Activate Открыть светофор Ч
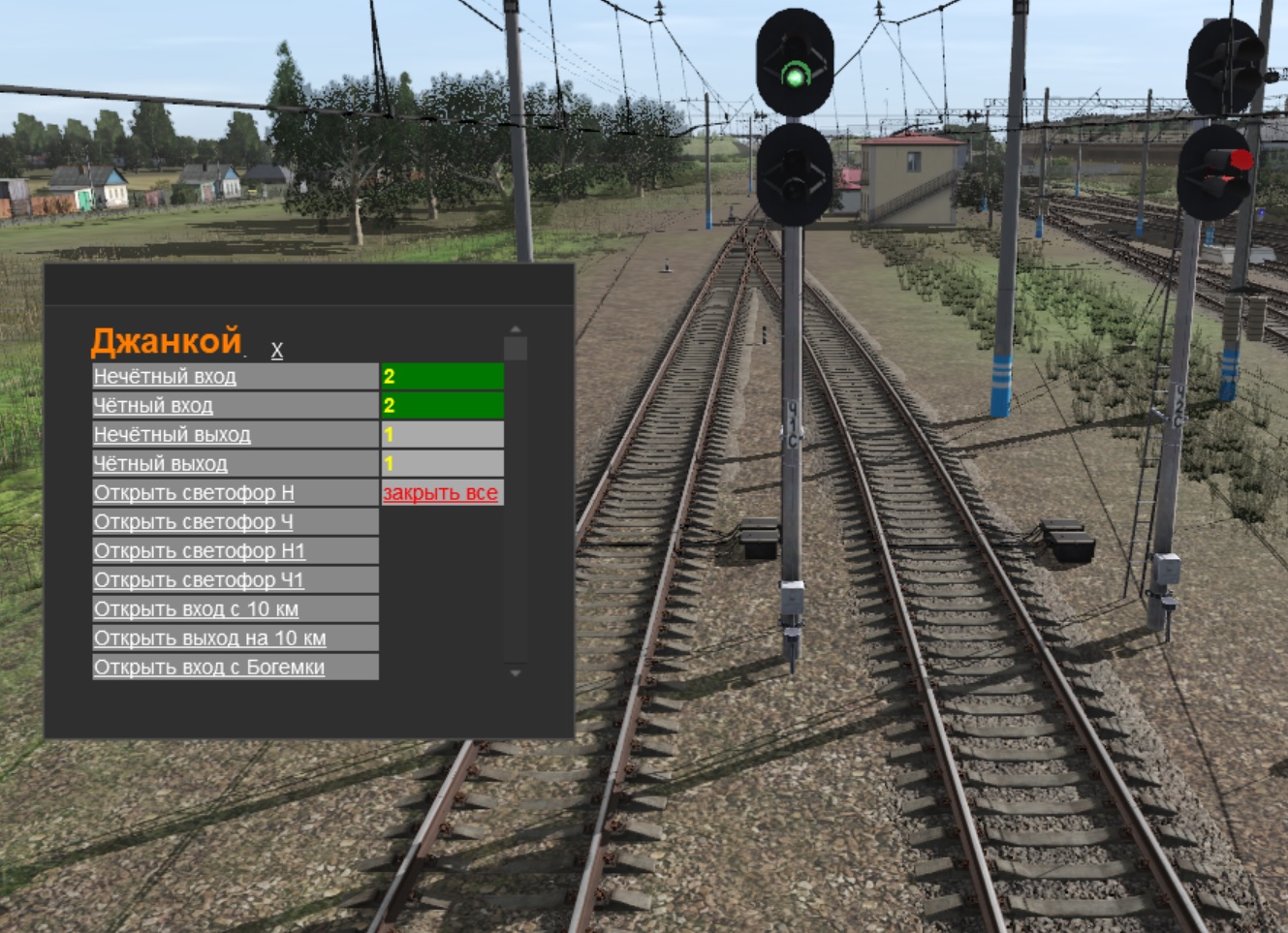Screen dimensions: 1288x933 (x=193, y=522)
